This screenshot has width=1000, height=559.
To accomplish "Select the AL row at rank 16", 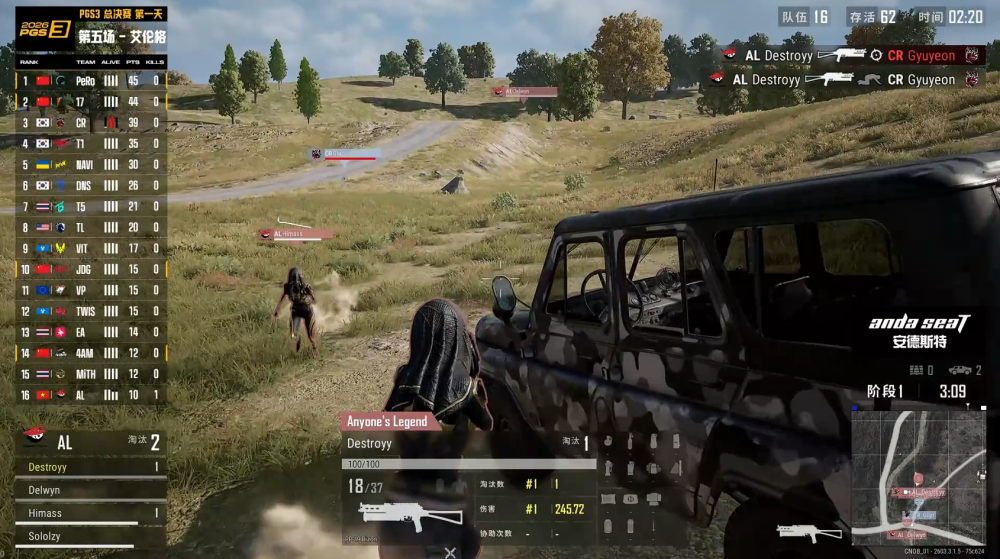I will point(90,395).
